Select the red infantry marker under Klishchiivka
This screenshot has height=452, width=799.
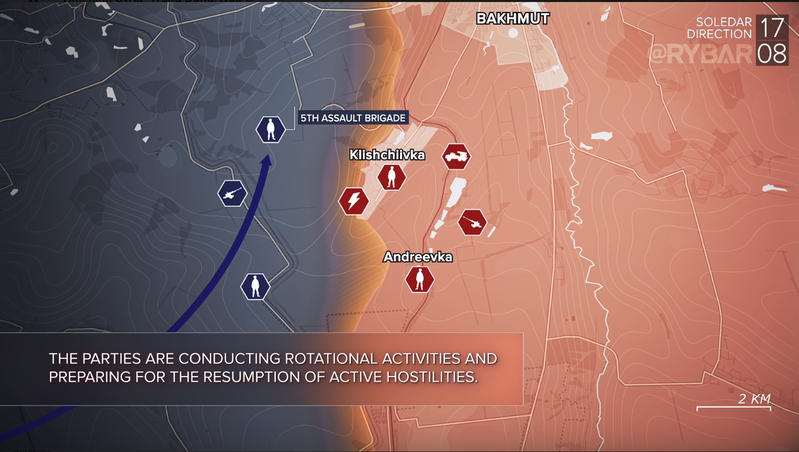tap(392, 178)
